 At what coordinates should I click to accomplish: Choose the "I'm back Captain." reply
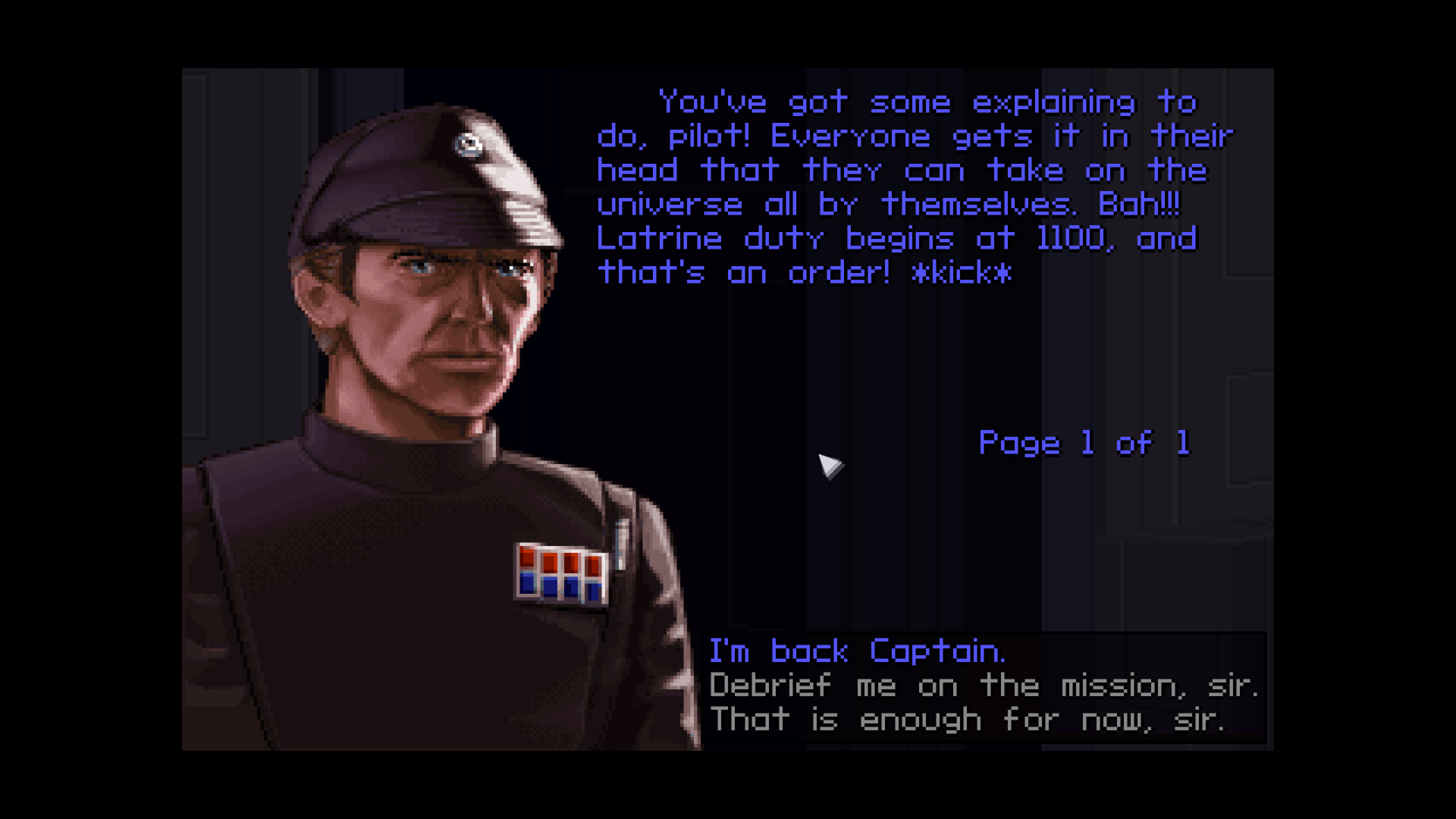click(x=857, y=652)
